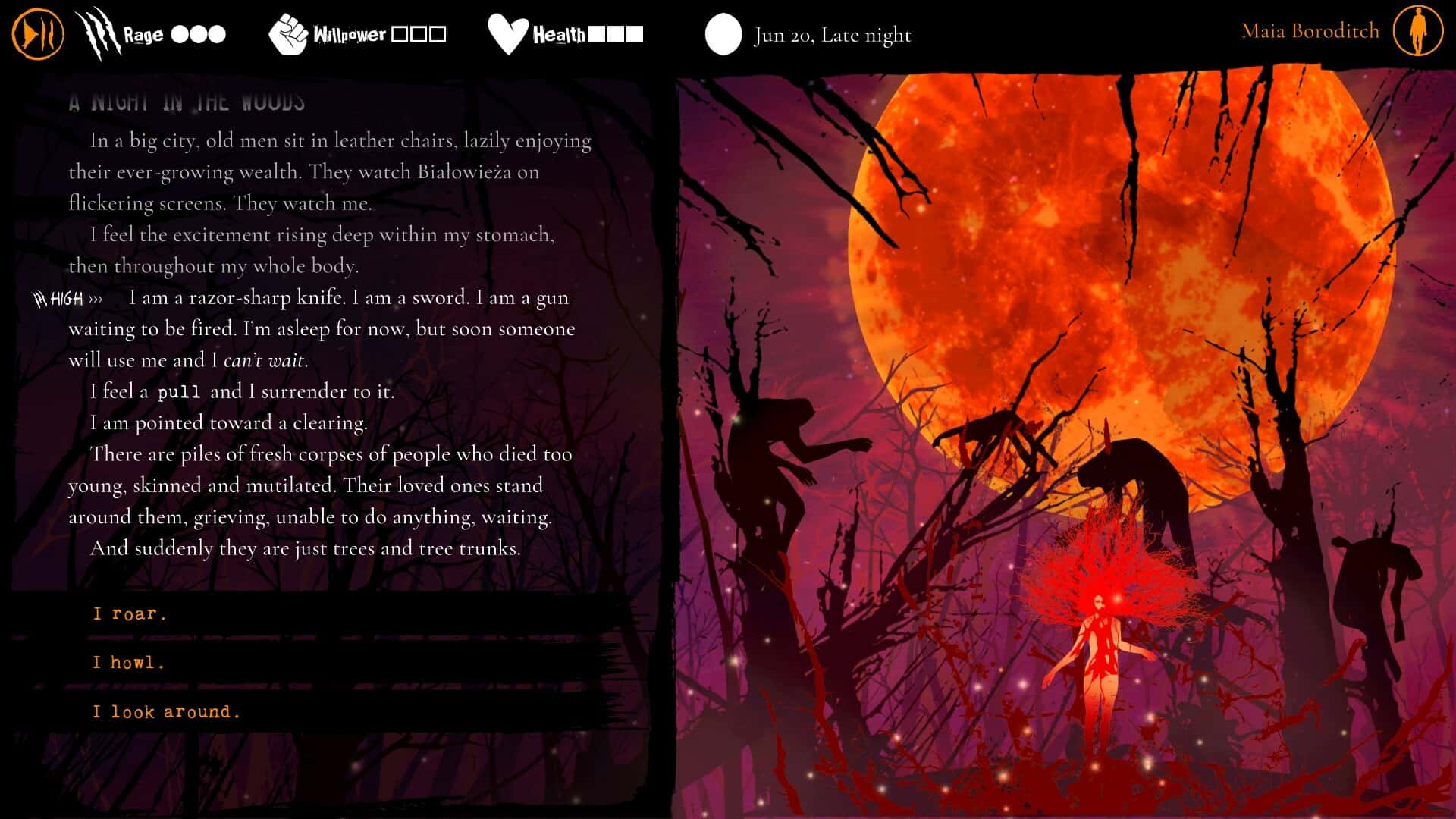Click the highlighted word "pull" in the text

point(180,391)
